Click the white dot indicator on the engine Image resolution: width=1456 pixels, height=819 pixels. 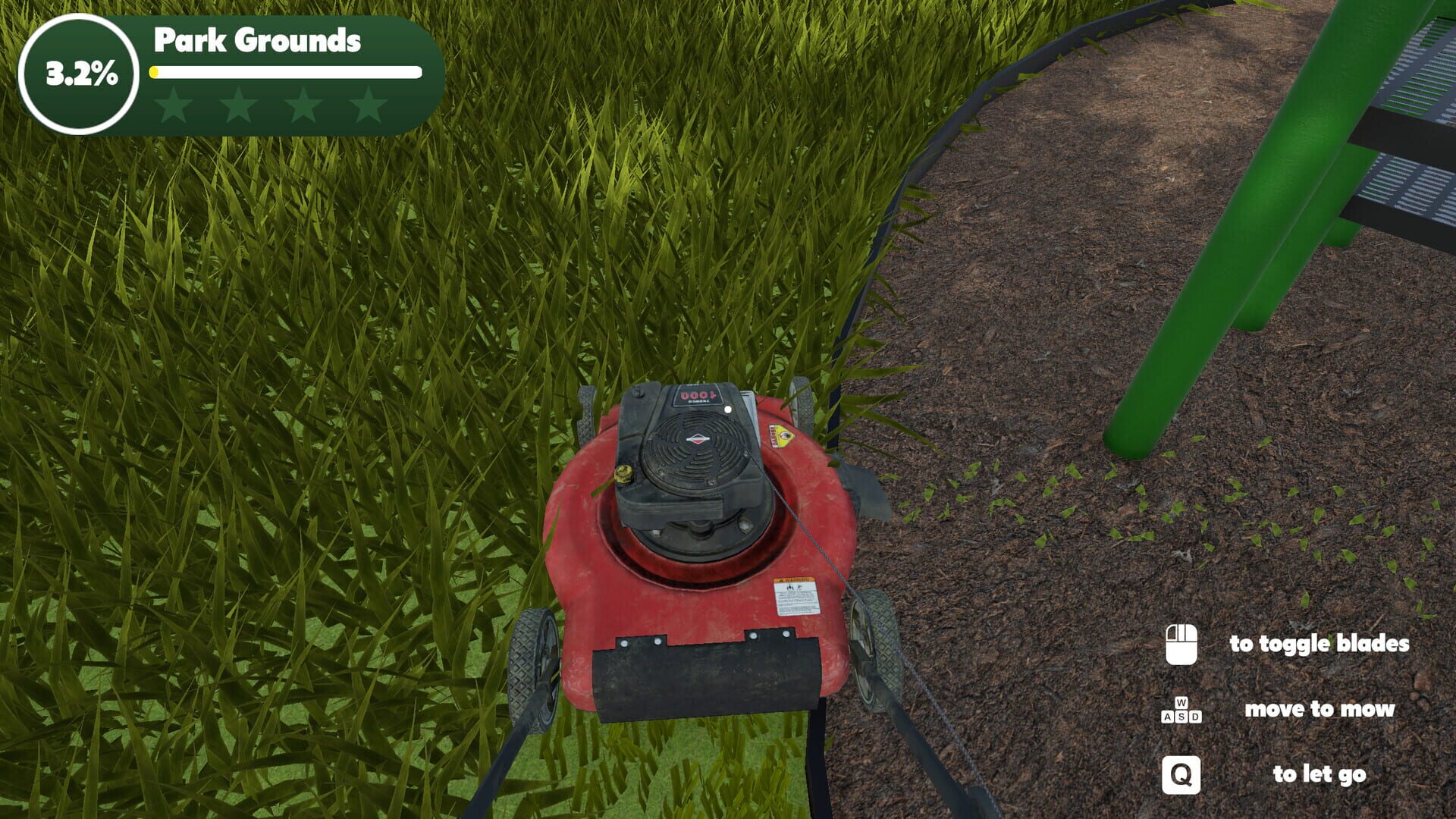click(728, 409)
